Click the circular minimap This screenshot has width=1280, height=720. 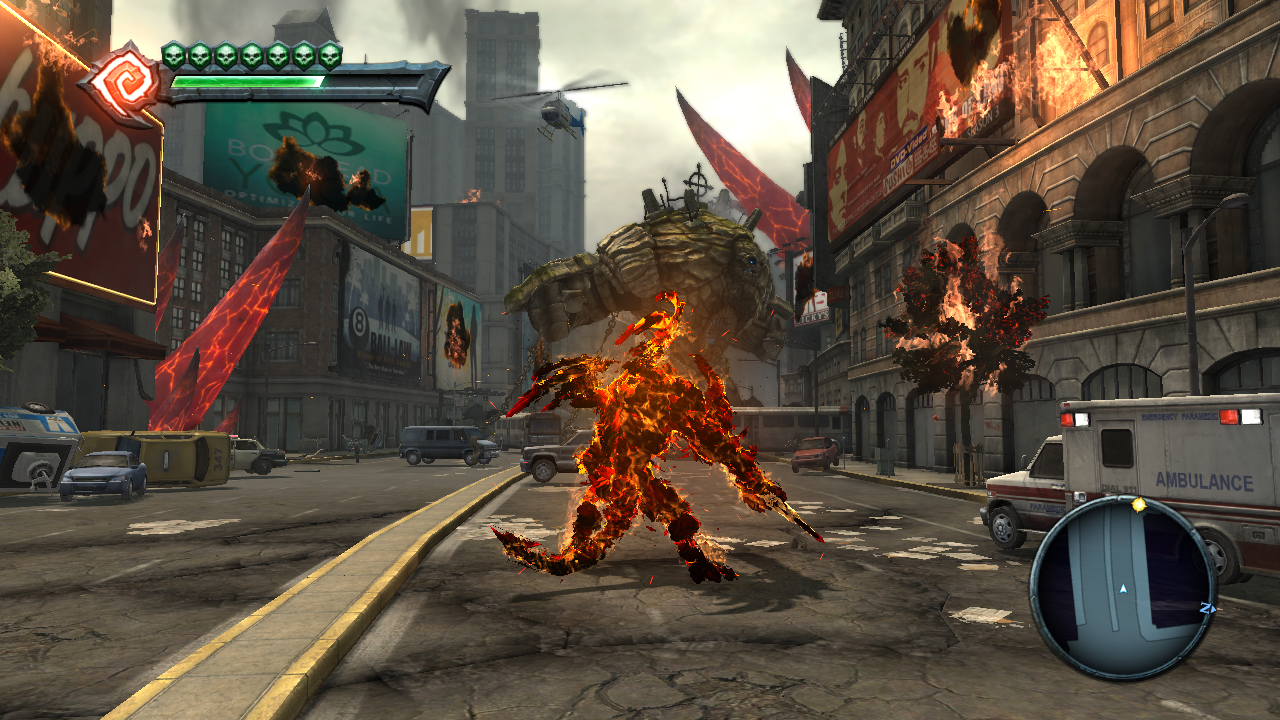tap(1123, 588)
